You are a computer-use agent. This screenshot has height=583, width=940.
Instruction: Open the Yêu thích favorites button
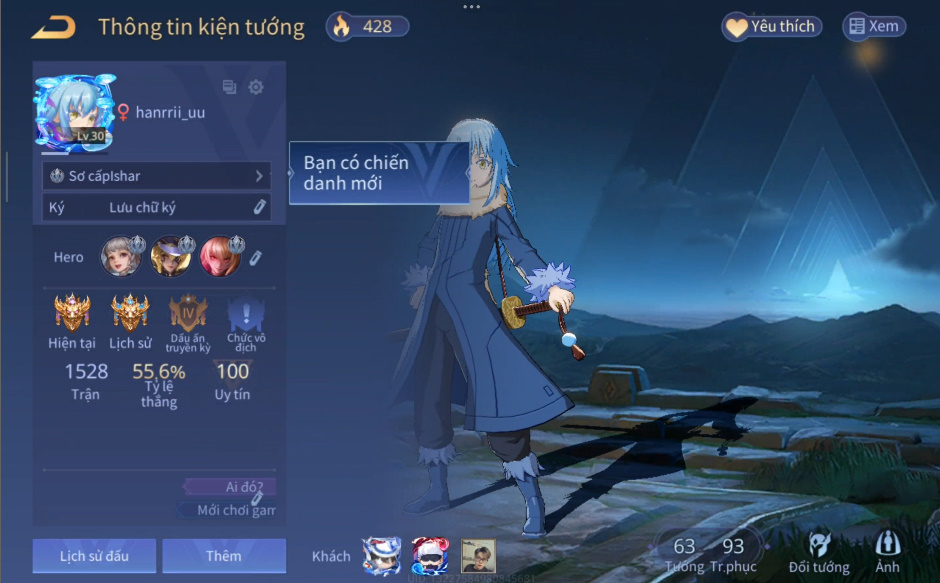[771, 27]
